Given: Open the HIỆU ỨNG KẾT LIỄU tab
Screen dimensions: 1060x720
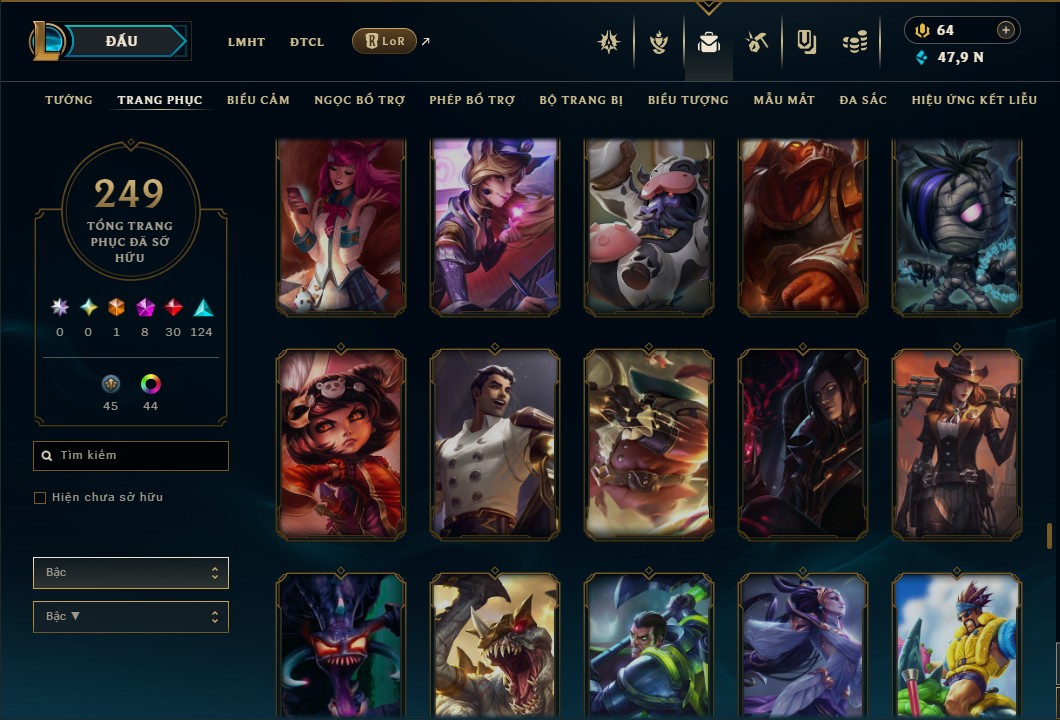Looking at the screenshot, I should pos(974,100).
